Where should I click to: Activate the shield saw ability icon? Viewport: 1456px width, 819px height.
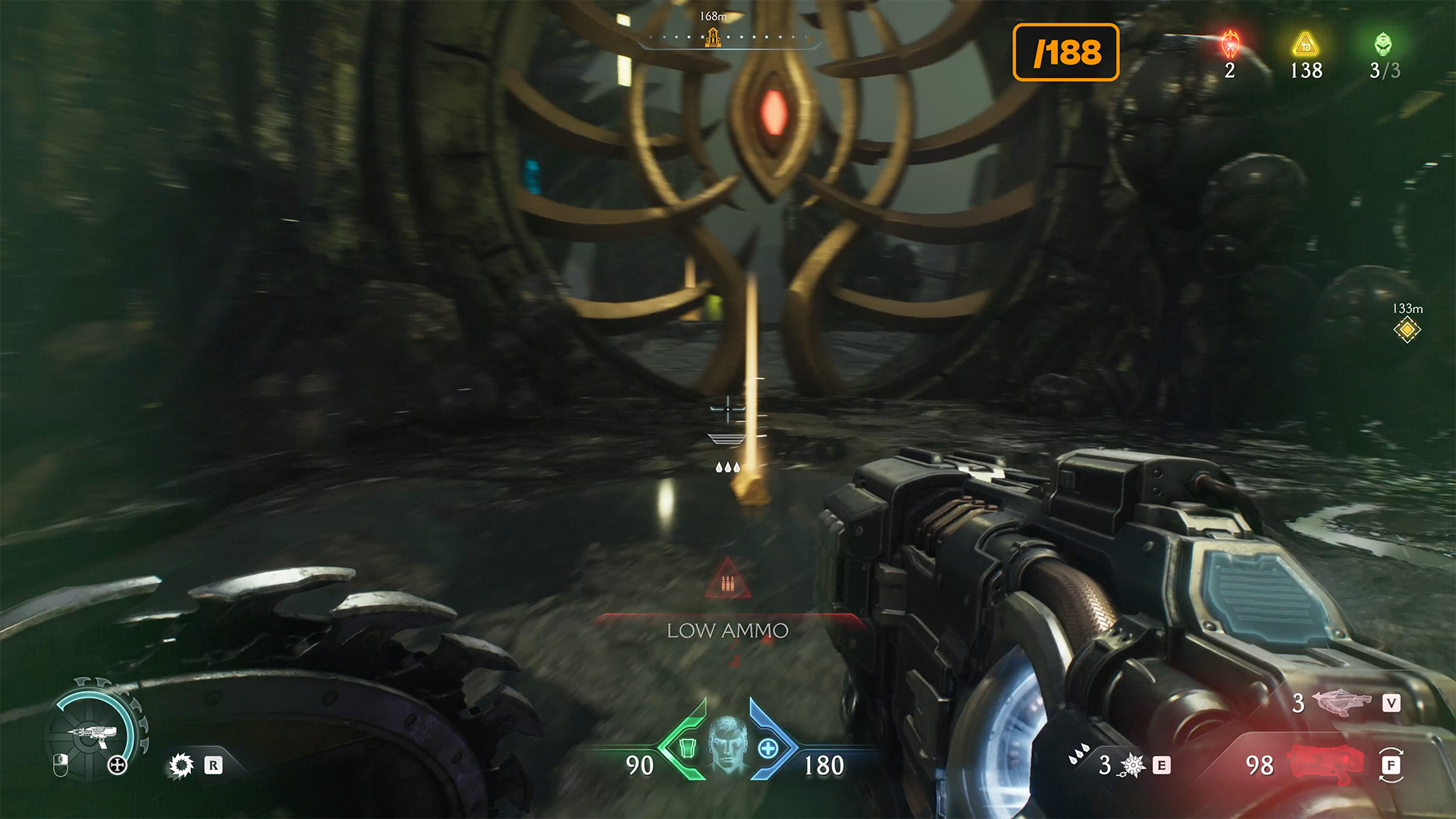(x=180, y=765)
